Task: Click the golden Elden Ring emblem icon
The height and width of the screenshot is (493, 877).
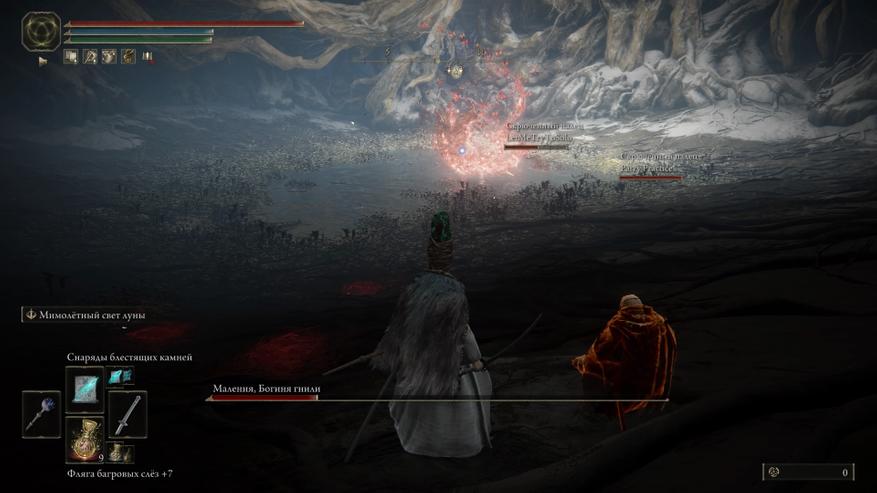Action: click(x=41, y=31)
